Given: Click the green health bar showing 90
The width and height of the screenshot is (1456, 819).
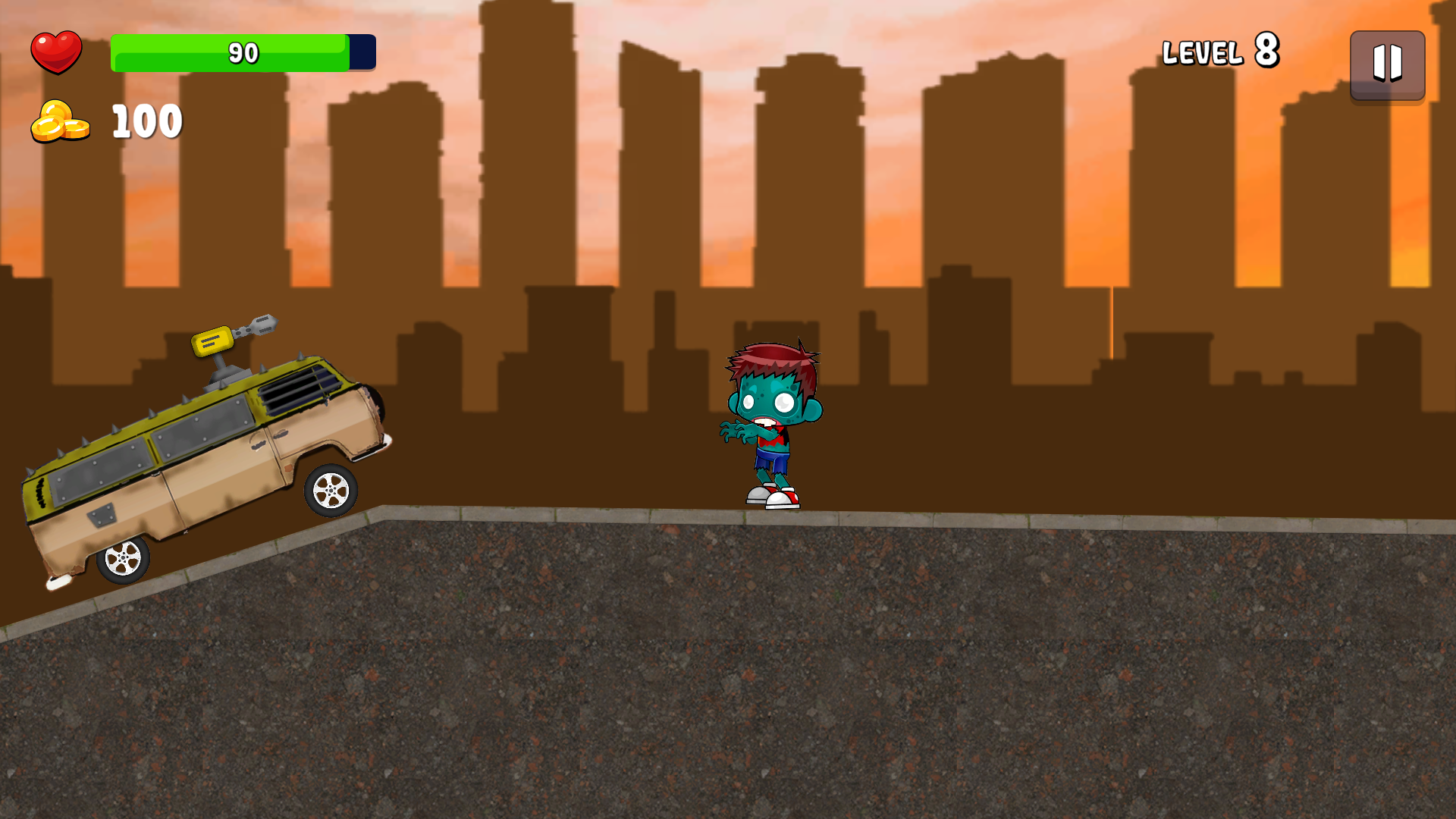Looking at the screenshot, I should 227,52.
